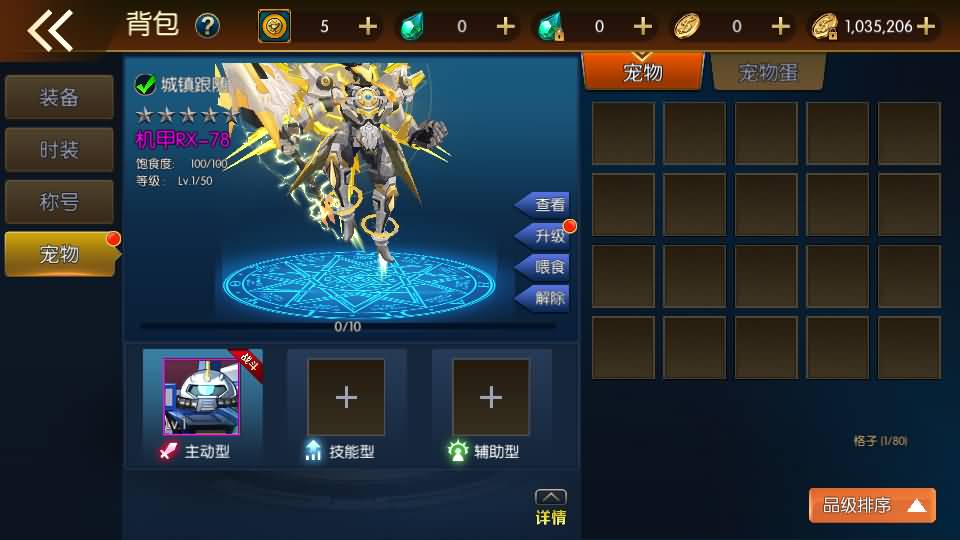Go back with the double-arrow button

tap(50, 28)
